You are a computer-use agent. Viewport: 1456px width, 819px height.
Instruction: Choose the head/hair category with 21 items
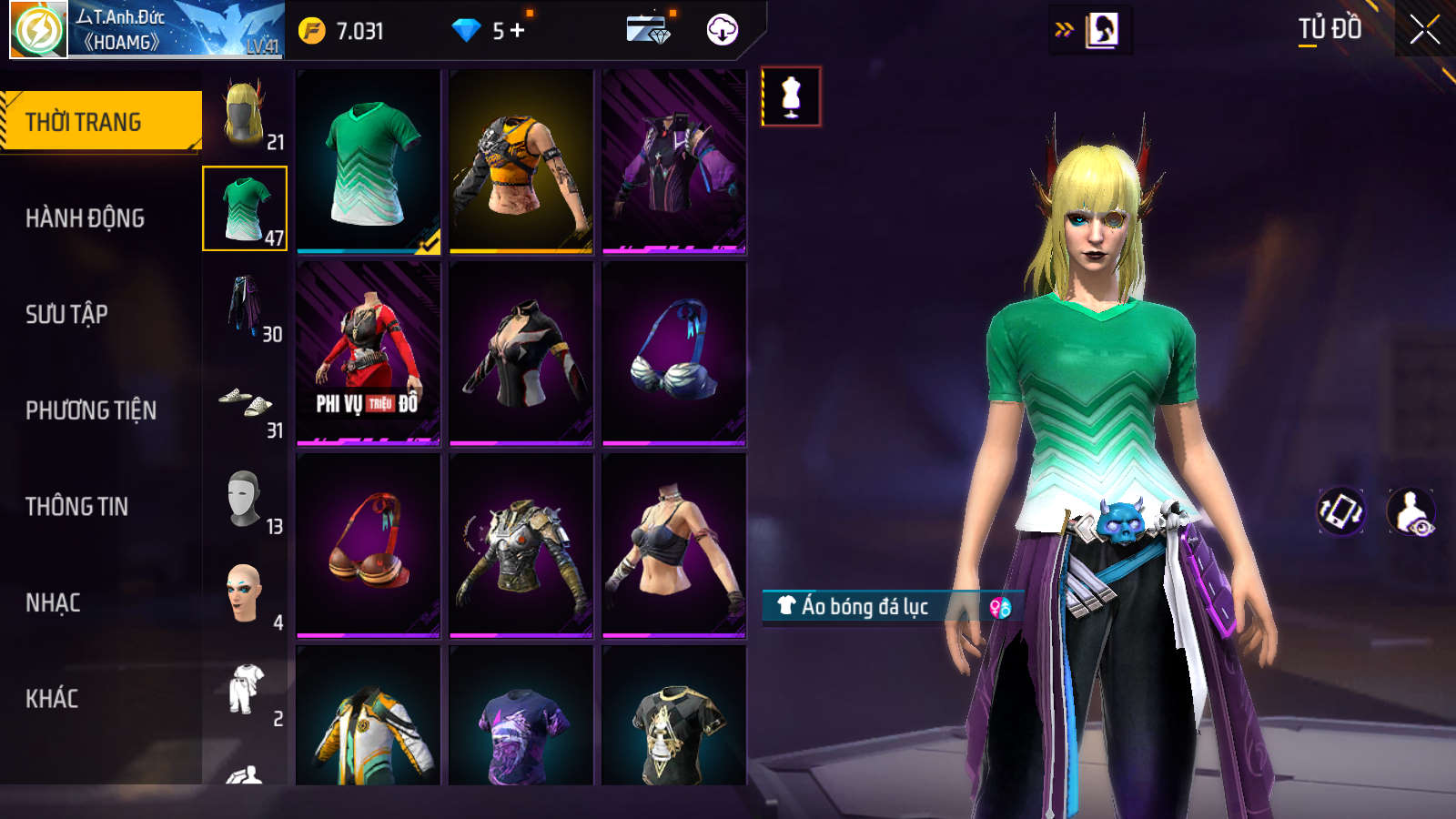click(x=245, y=114)
